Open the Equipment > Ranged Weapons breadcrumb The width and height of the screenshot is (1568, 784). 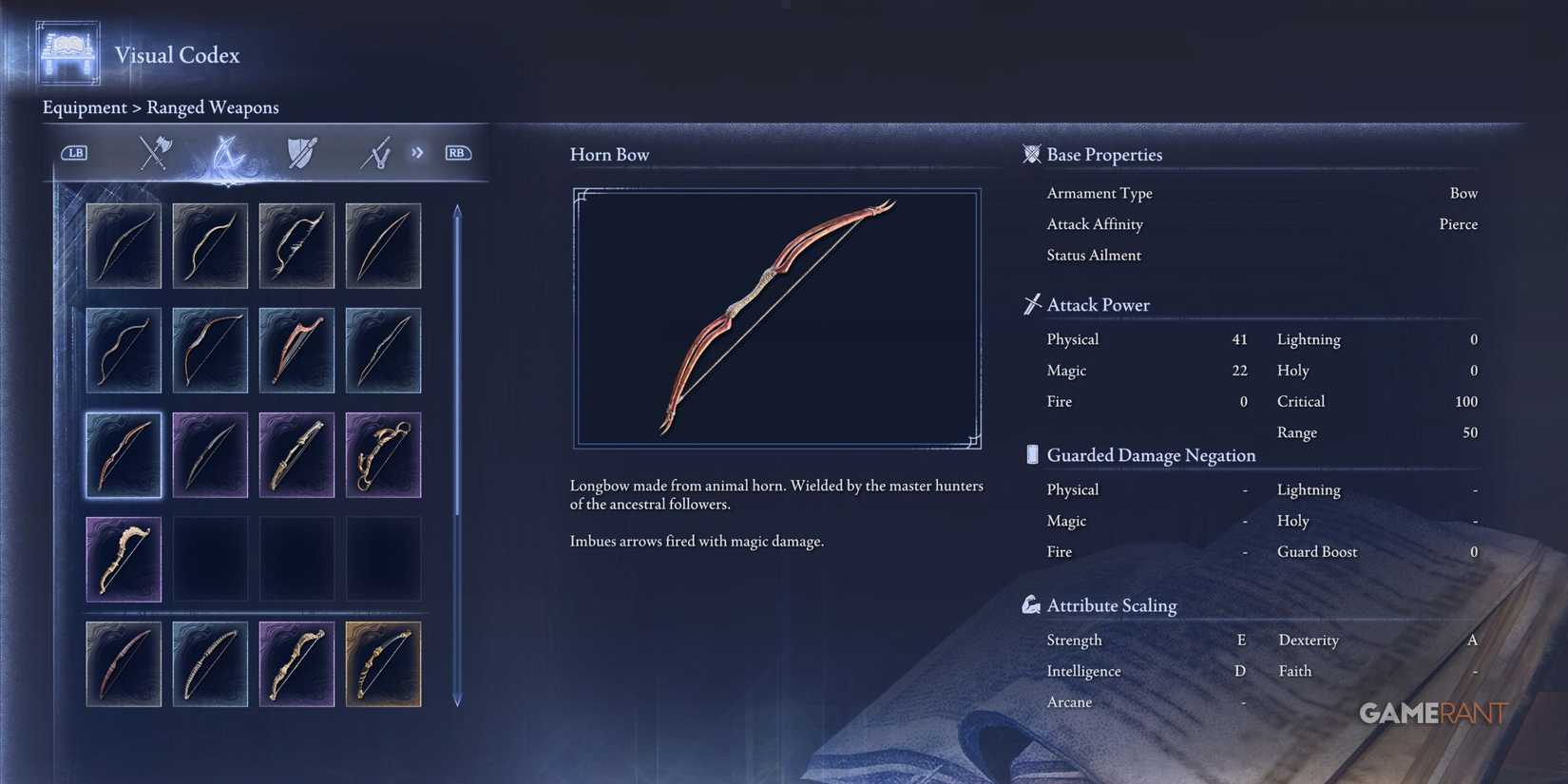[x=160, y=107]
